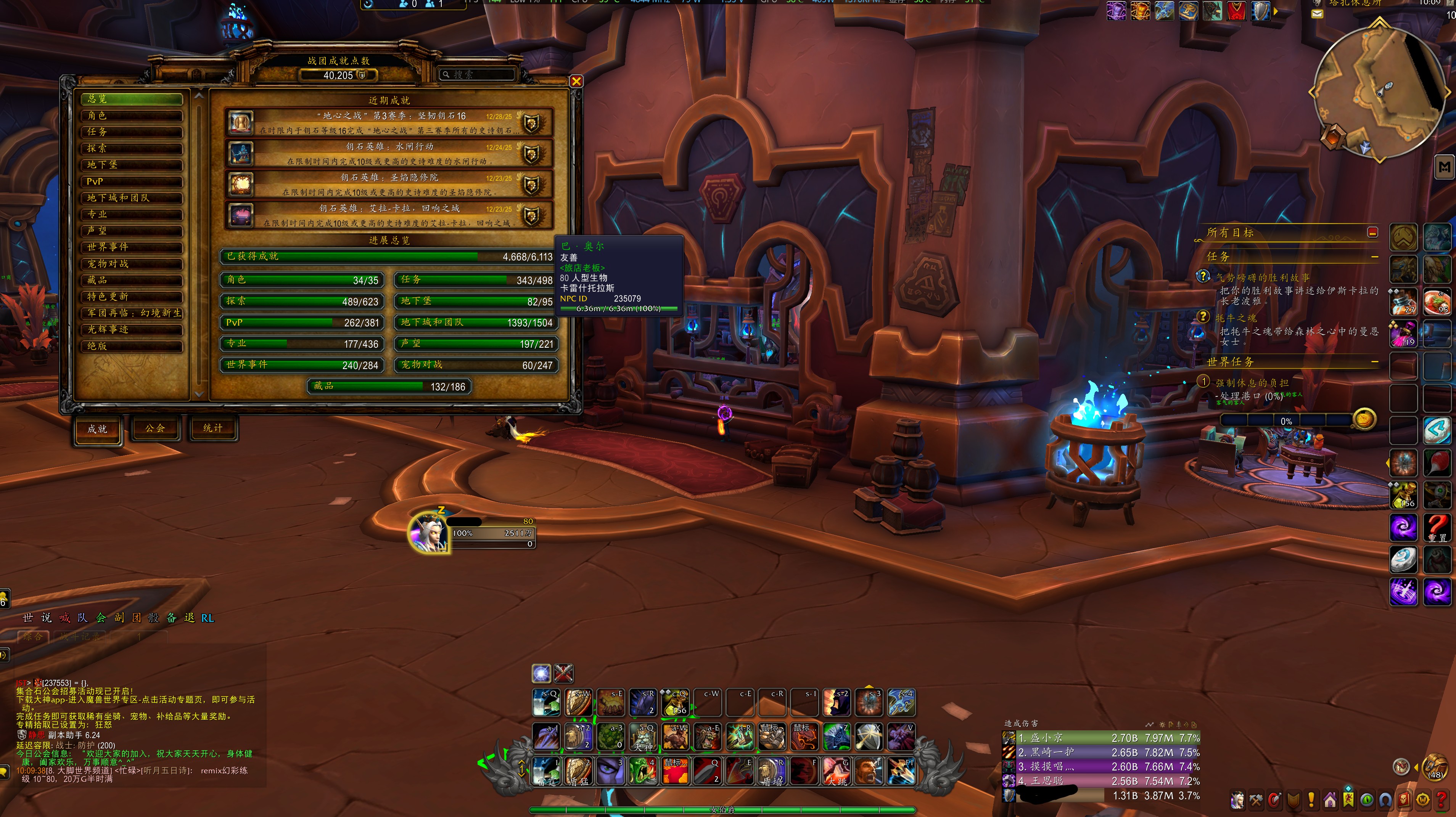The image size is (1456, 817).
Task: Open the 世 chat channel shortcut
Action: click(28, 618)
